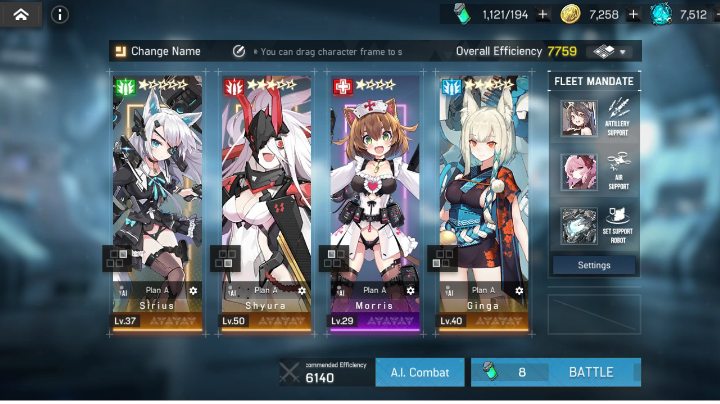This screenshot has height=404, width=720.
Task: Set the support robot slot
Action: (x=594, y=226)
